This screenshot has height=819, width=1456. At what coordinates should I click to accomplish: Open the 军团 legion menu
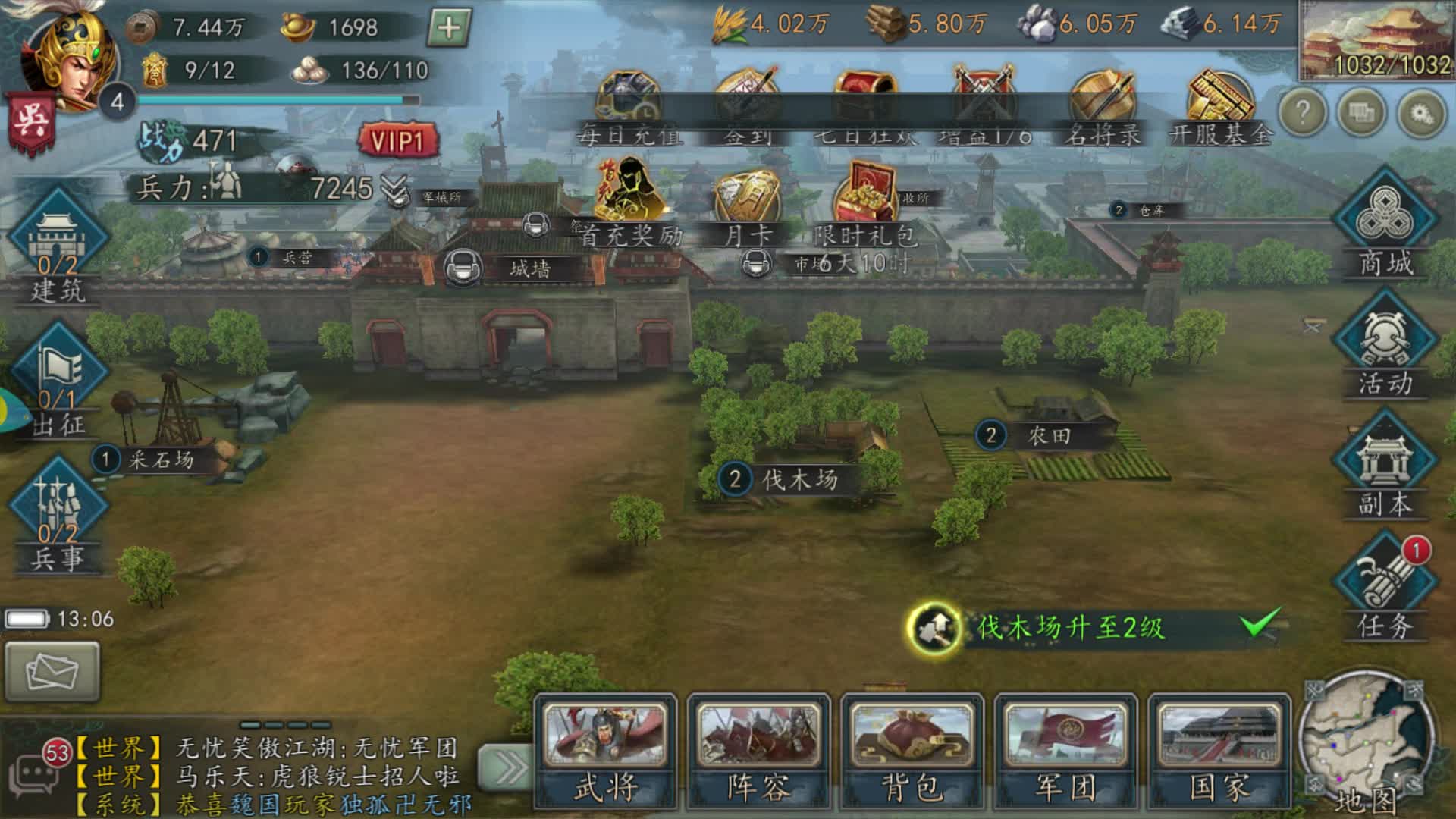[1065, 751]
